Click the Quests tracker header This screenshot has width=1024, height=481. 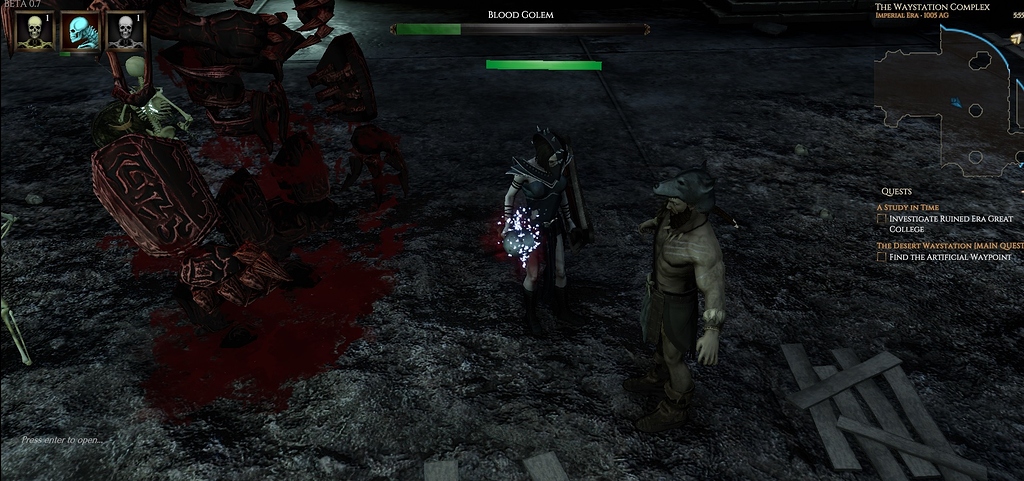(896, 191)
